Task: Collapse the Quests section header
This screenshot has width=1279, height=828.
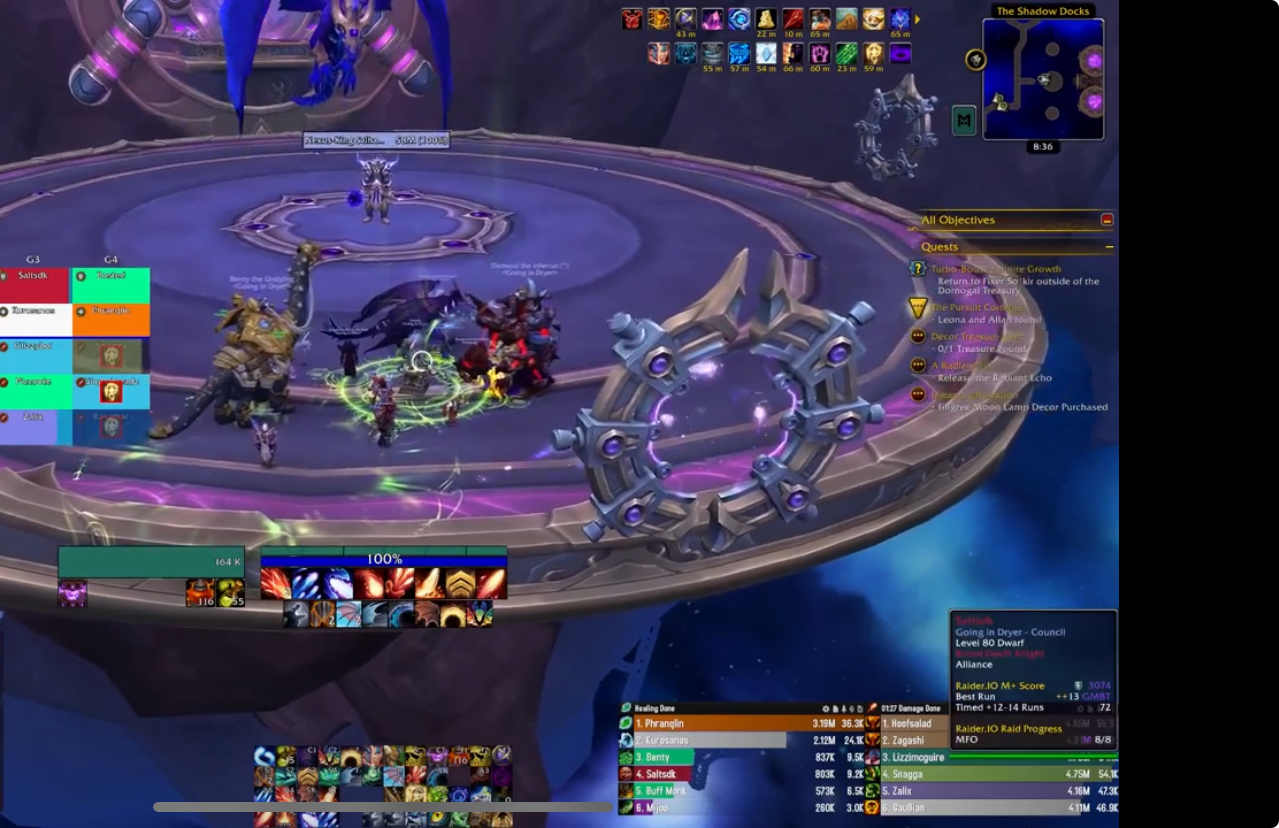Action: tap(1109, 247)
